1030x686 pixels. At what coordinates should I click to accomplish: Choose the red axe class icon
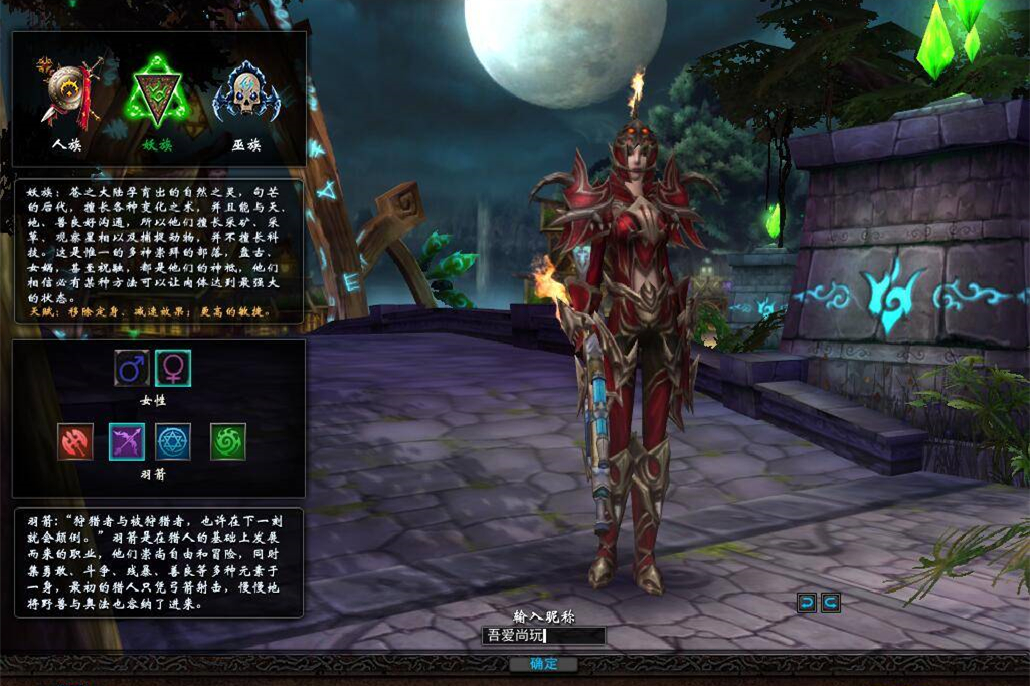pos(76,441)
